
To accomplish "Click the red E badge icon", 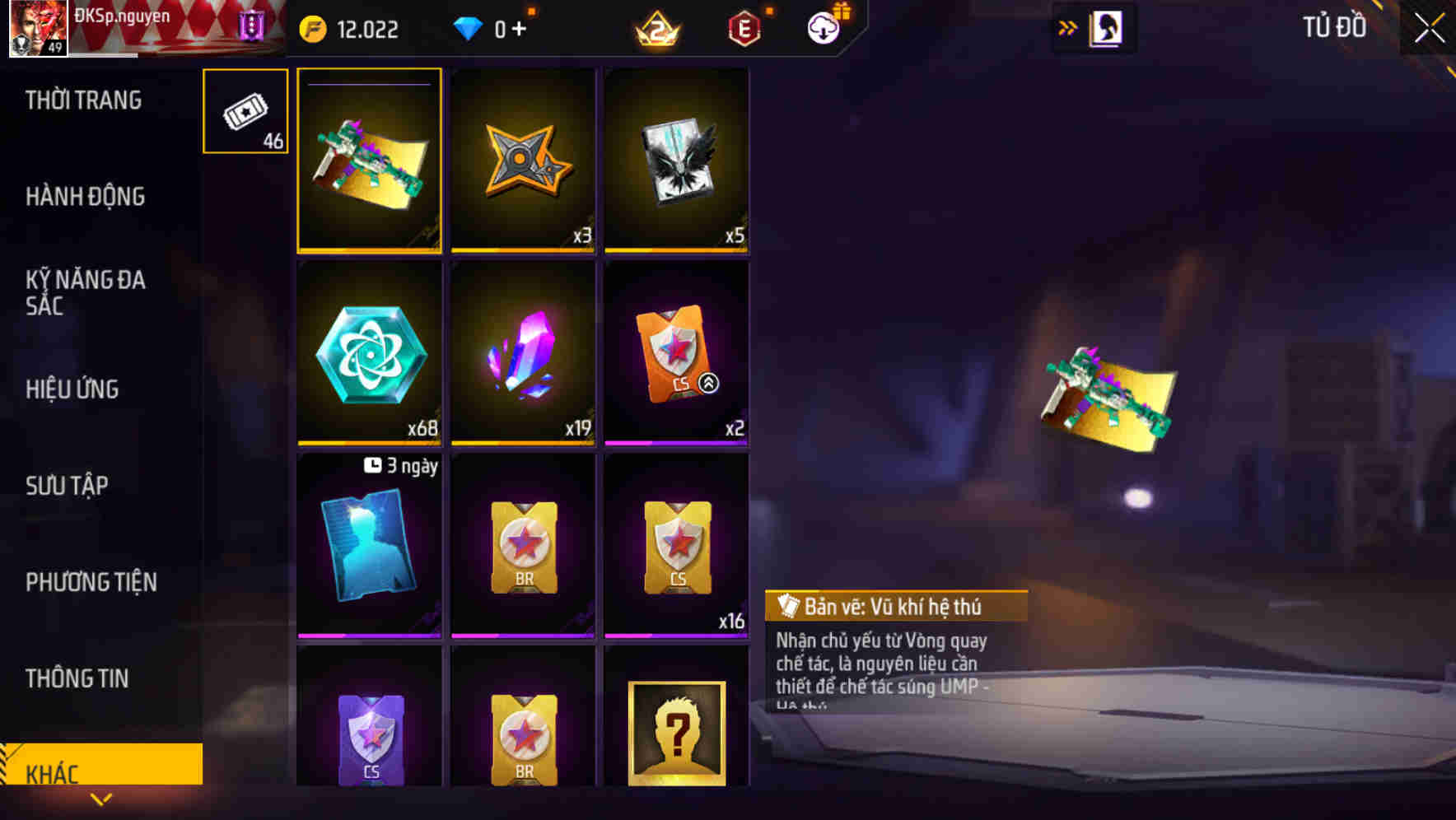I will coord(743,29).
